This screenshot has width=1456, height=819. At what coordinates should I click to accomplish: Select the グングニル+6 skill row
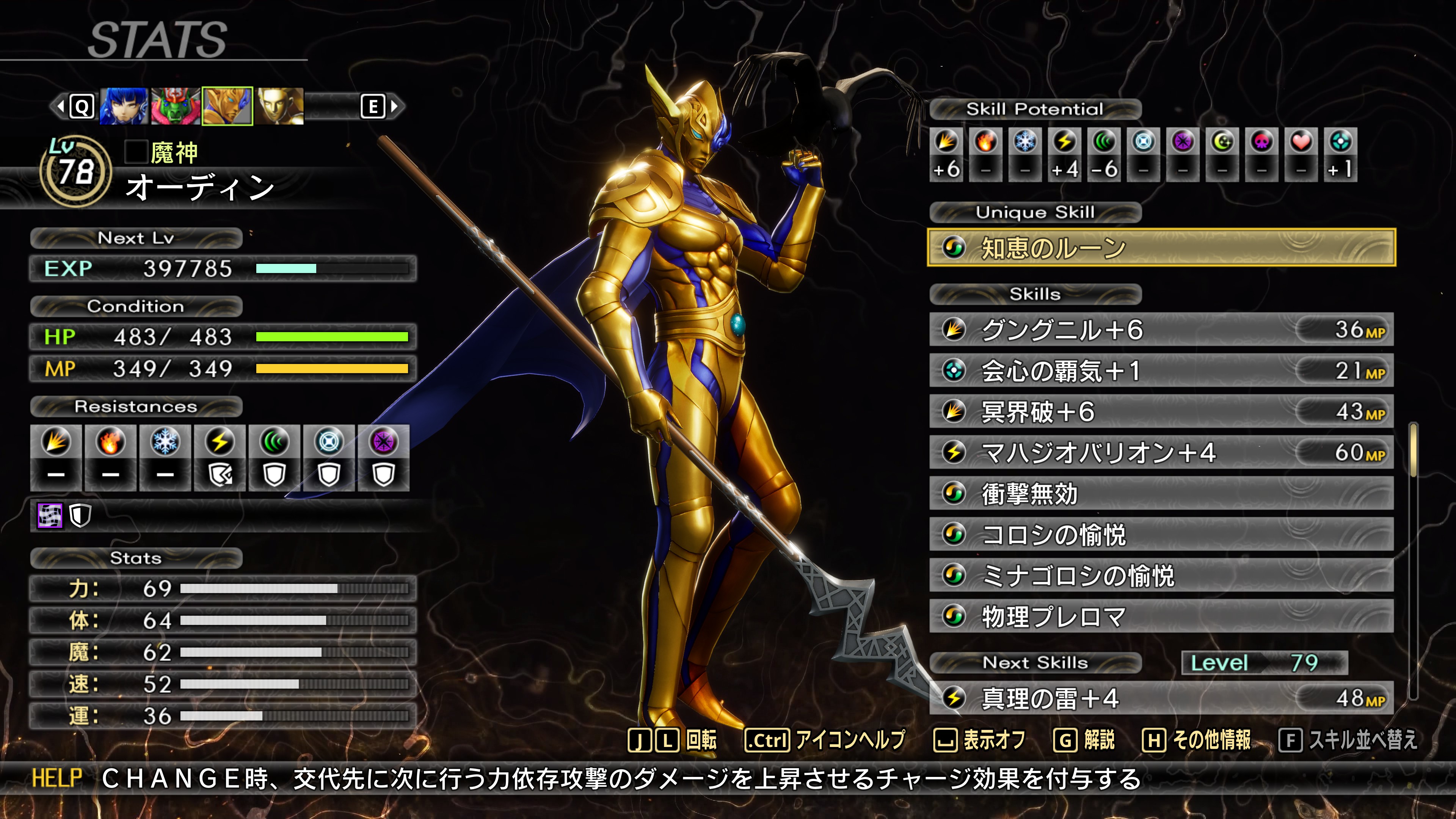tap(1161, 329)
